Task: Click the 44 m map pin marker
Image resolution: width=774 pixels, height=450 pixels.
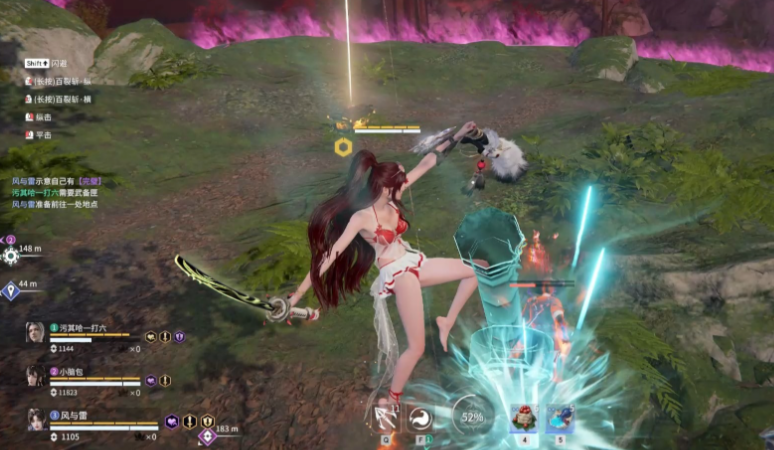Action: pyautogui.click(x=11, y=291)
